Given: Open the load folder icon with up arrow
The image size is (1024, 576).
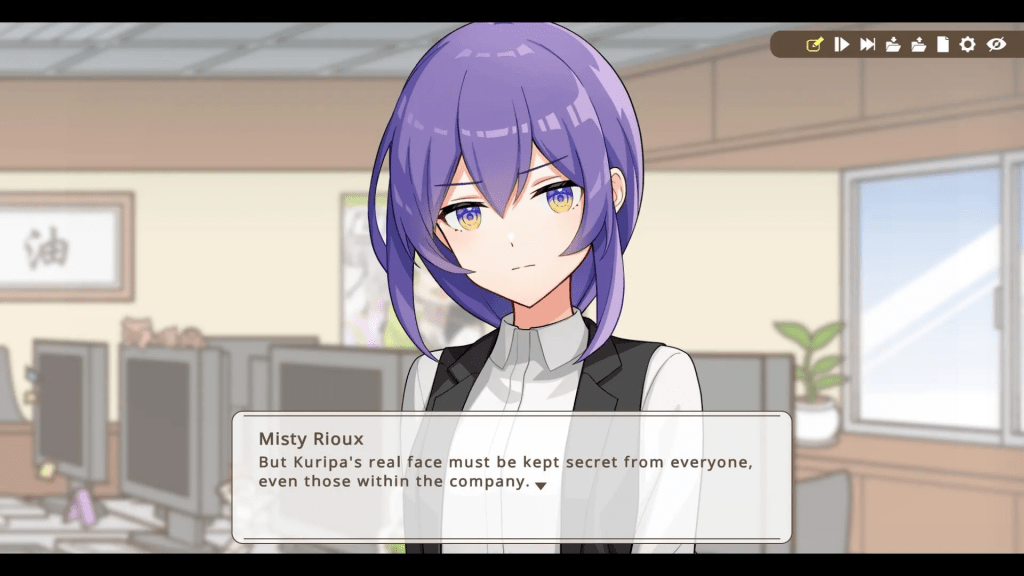Looking at the screenshot, I should point(918,44).
